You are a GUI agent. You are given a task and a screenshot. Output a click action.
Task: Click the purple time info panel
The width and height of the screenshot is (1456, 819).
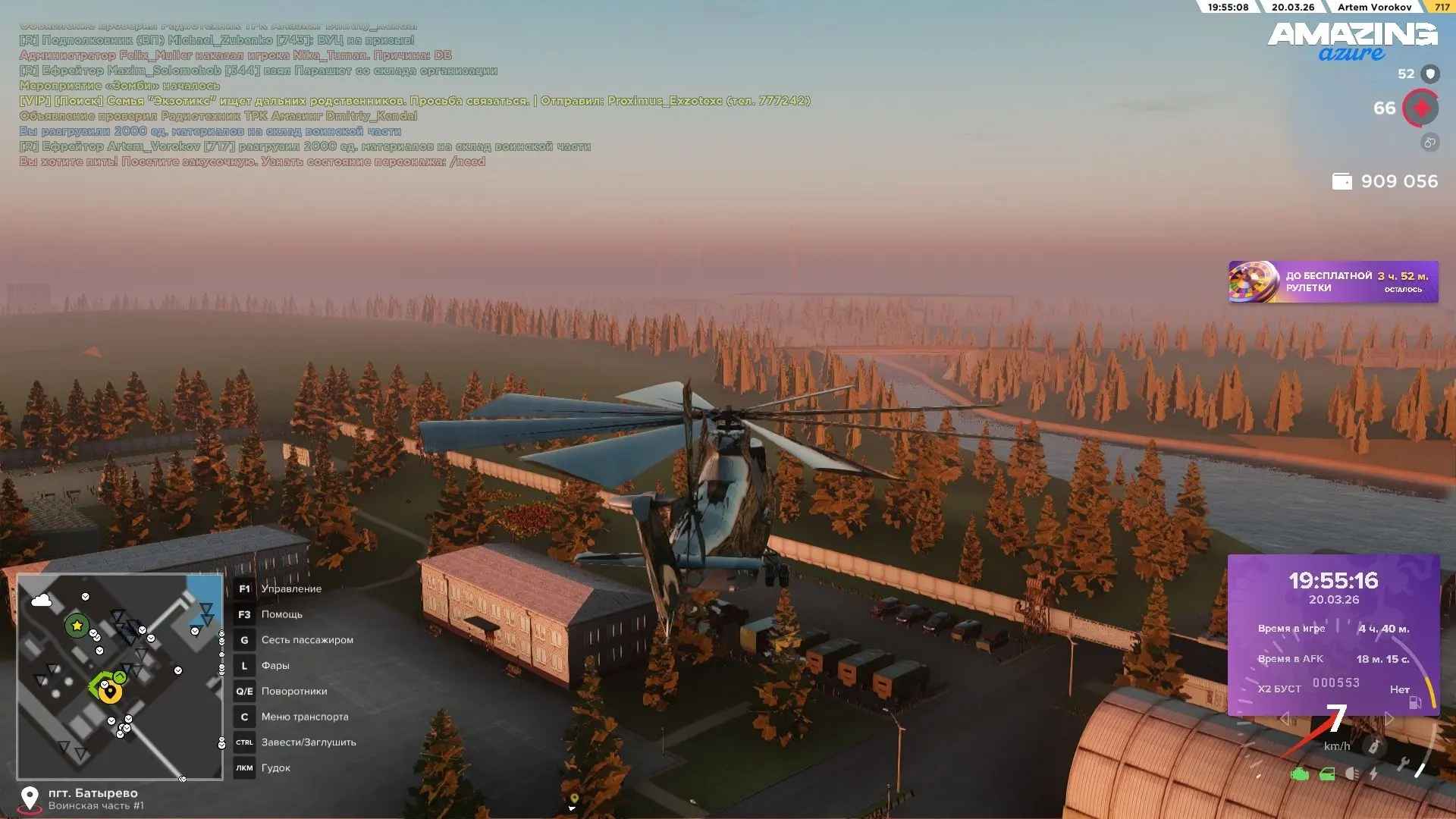[x=1333, y=634]
